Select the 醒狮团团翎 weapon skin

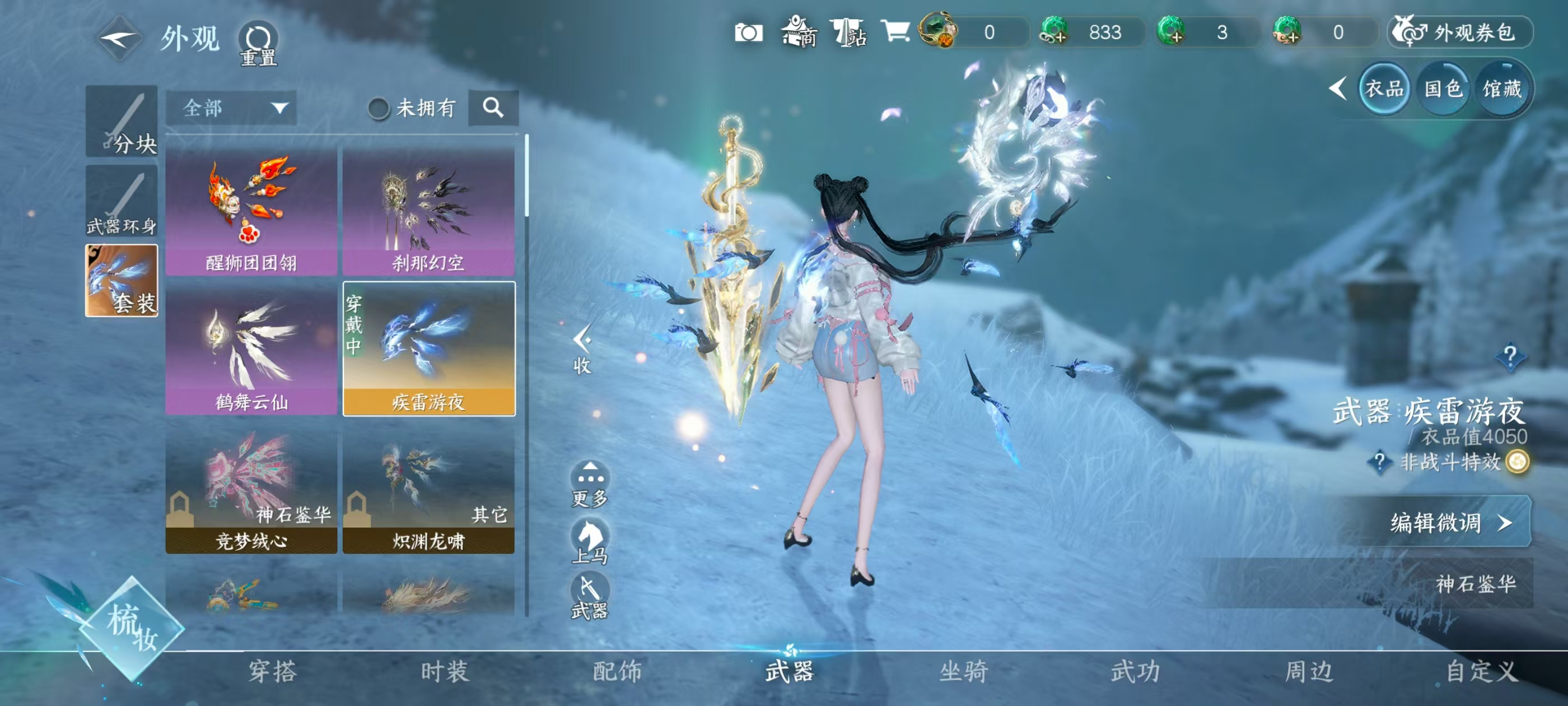coord(251,211)
